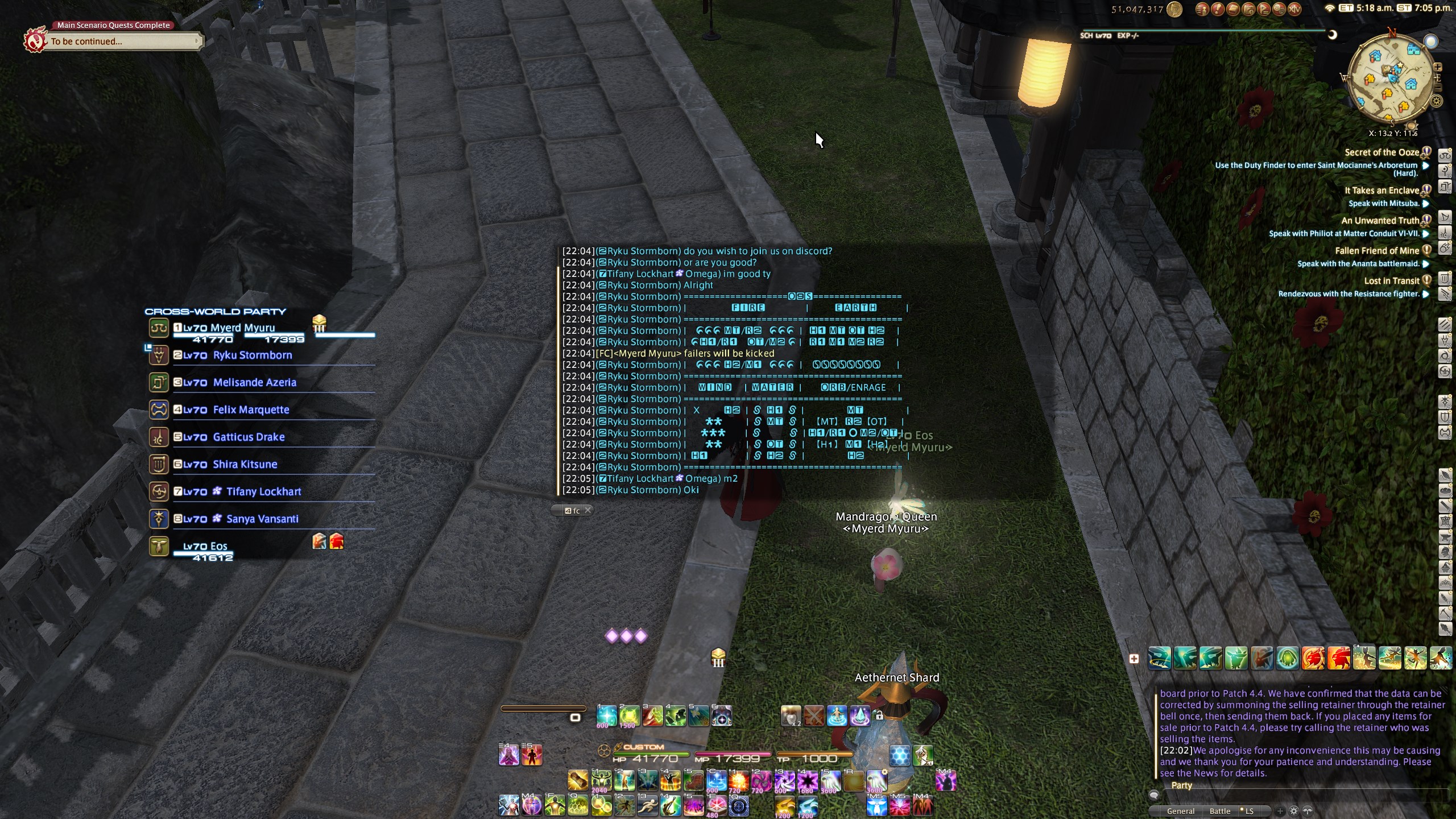Choose Gatticus Drake from party list
The height and width of the screenshot is (819, 1456).
(x=249, y=437)
